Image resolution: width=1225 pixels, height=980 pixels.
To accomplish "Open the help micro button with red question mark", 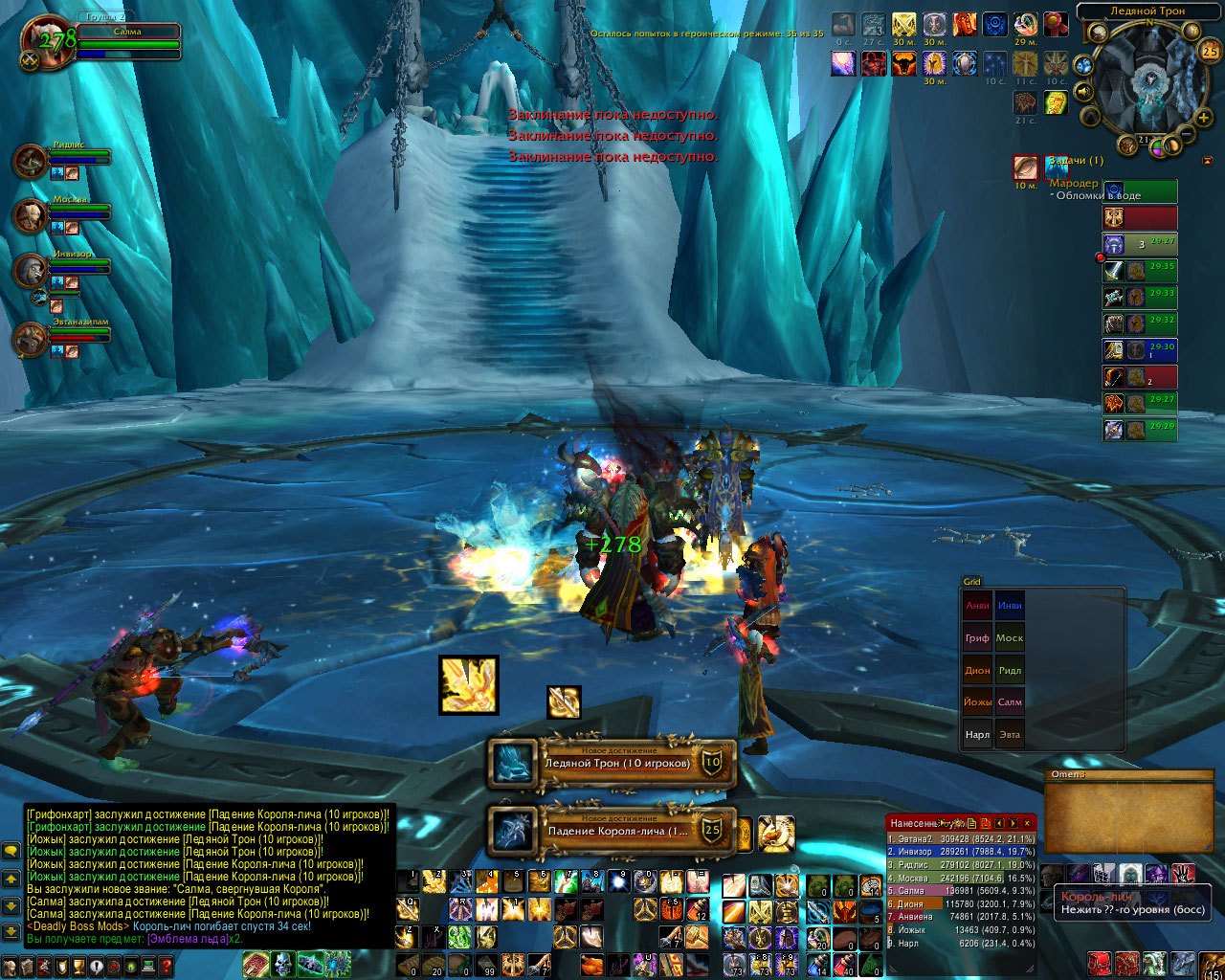I will click(x=167, y=969).
